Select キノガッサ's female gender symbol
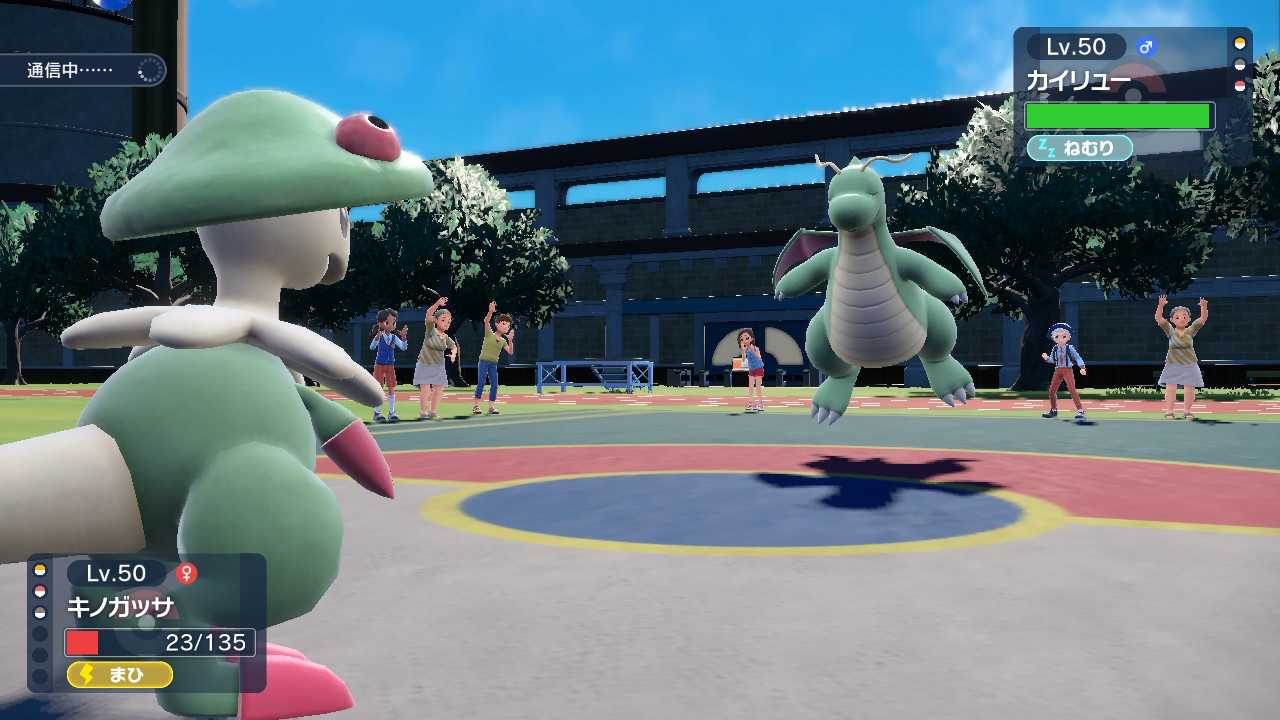 coord(186,573)
